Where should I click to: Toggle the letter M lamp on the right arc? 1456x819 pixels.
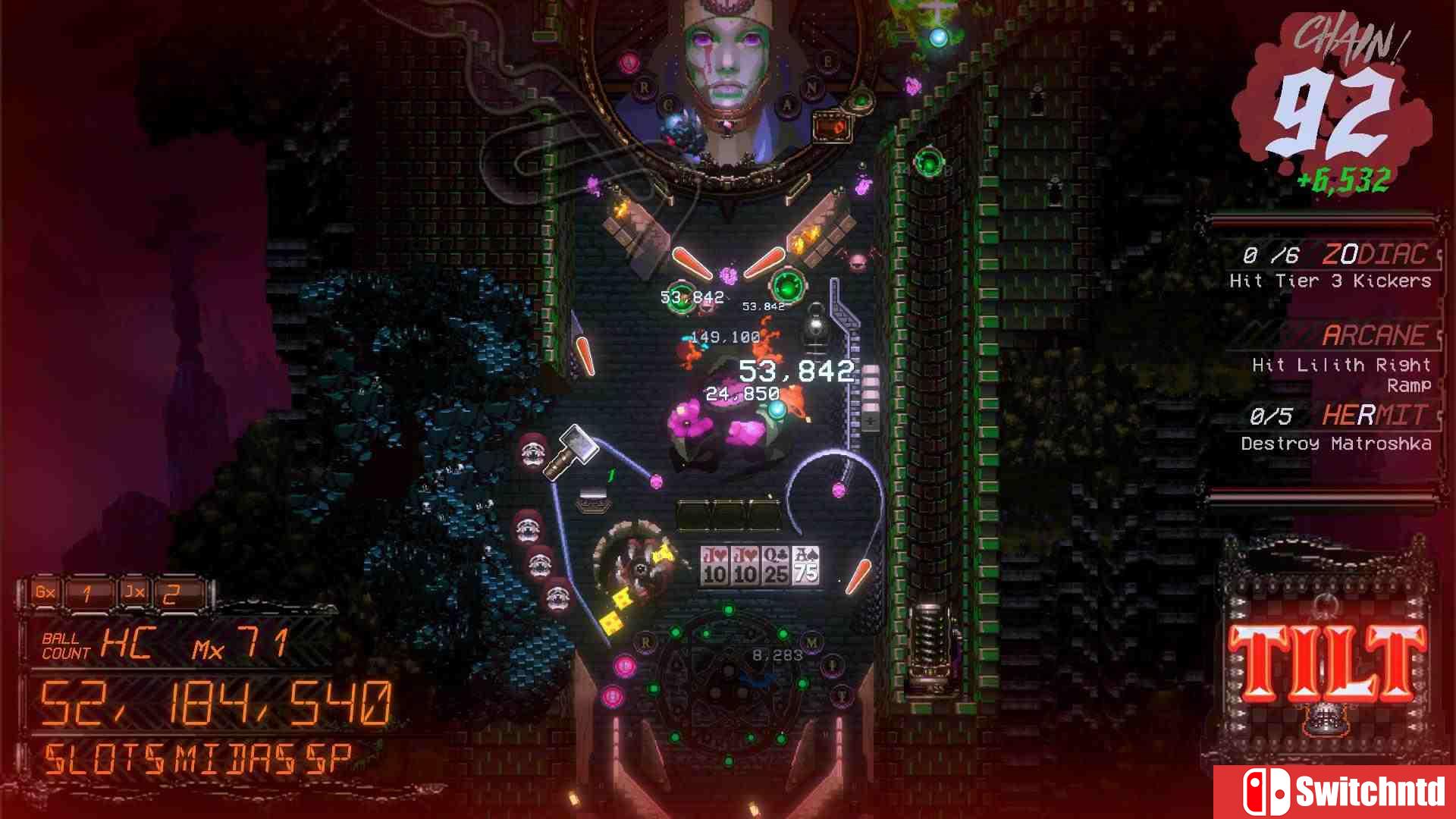click(x=811, y=643)
